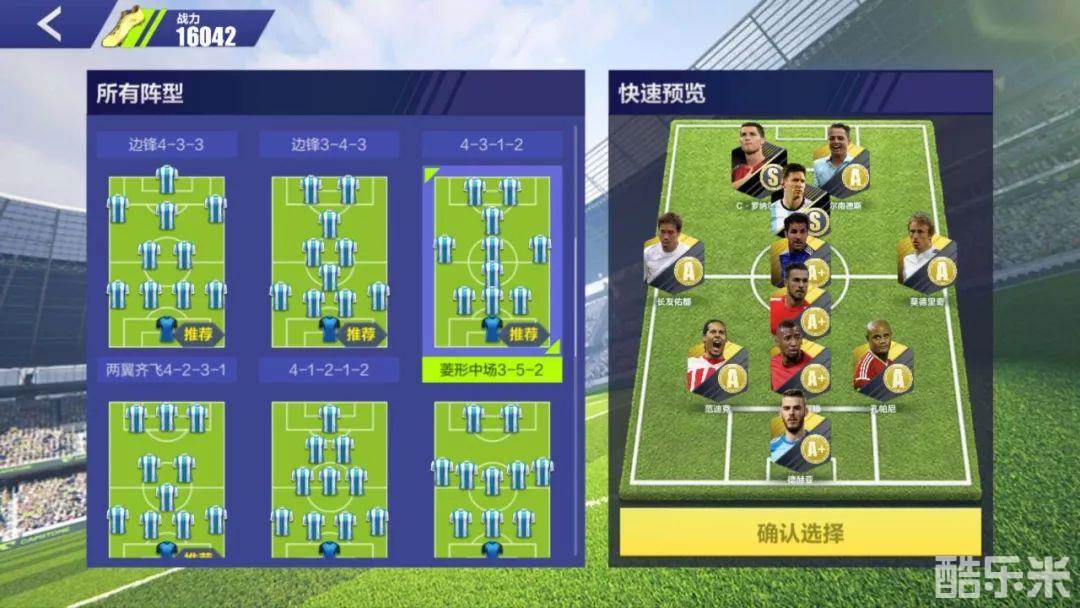1080x608 pixels.
Task: Tap the 长友佑都 player card
Action: pos(673,255)
